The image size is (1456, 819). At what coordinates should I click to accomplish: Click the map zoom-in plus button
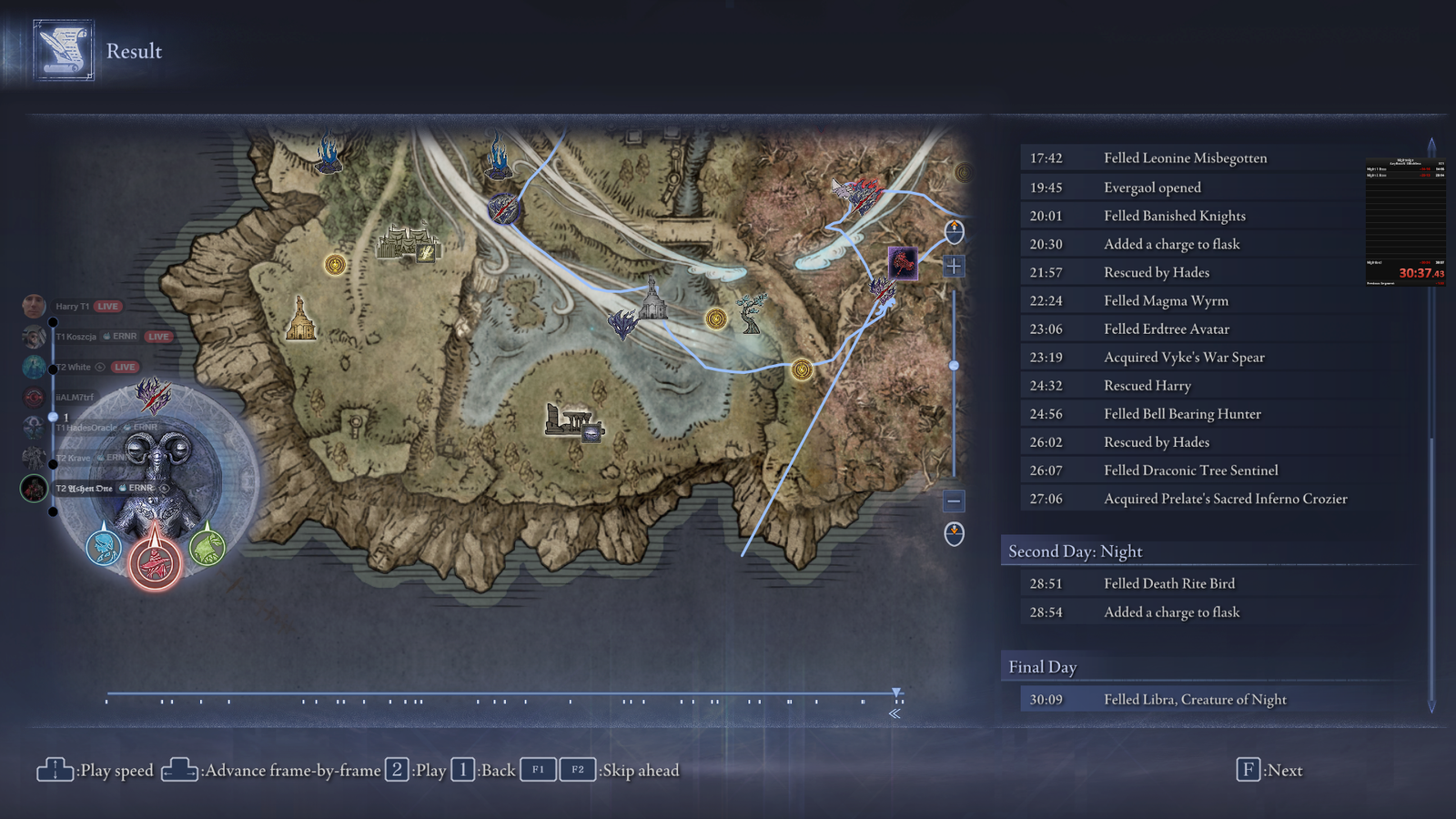pos(954,266)
